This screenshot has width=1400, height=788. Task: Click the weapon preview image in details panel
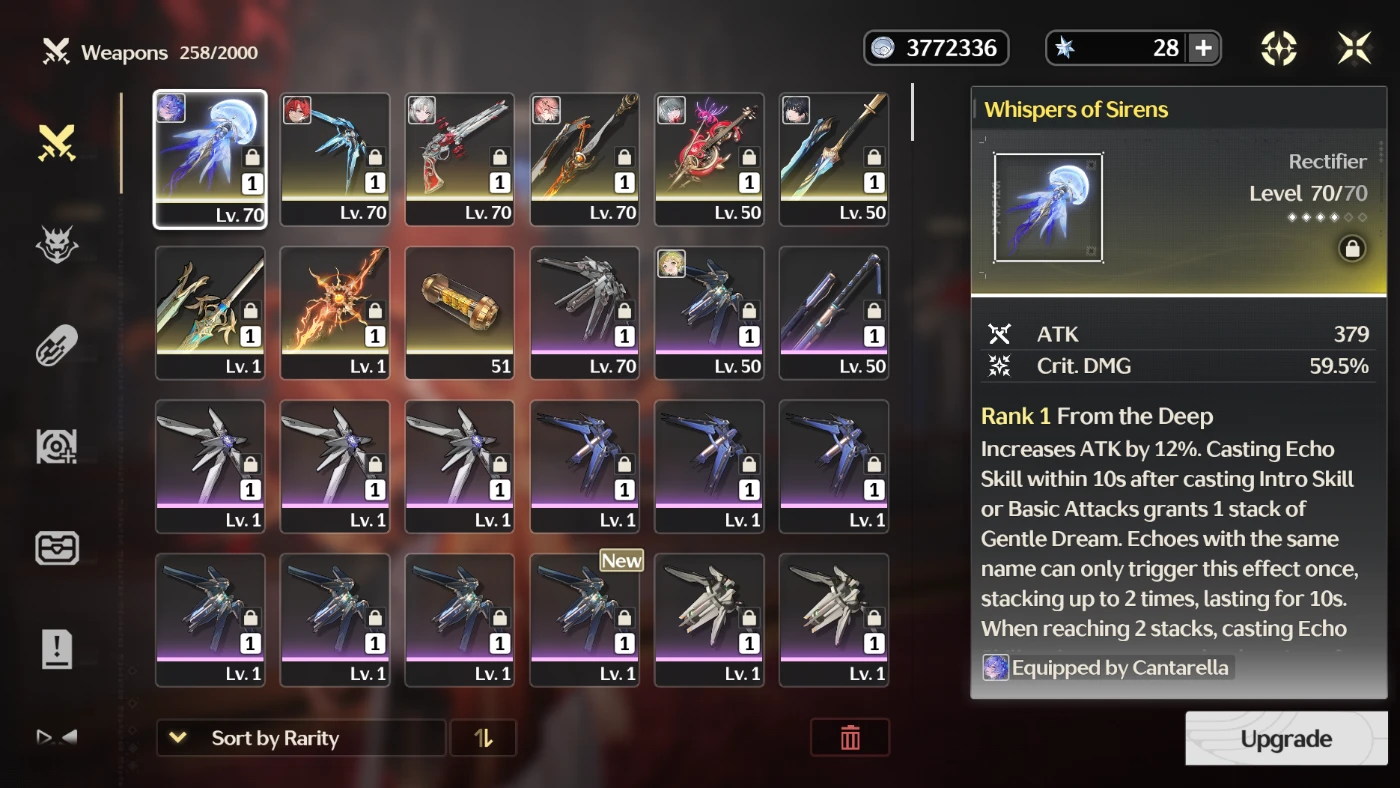coord(1048,208)
